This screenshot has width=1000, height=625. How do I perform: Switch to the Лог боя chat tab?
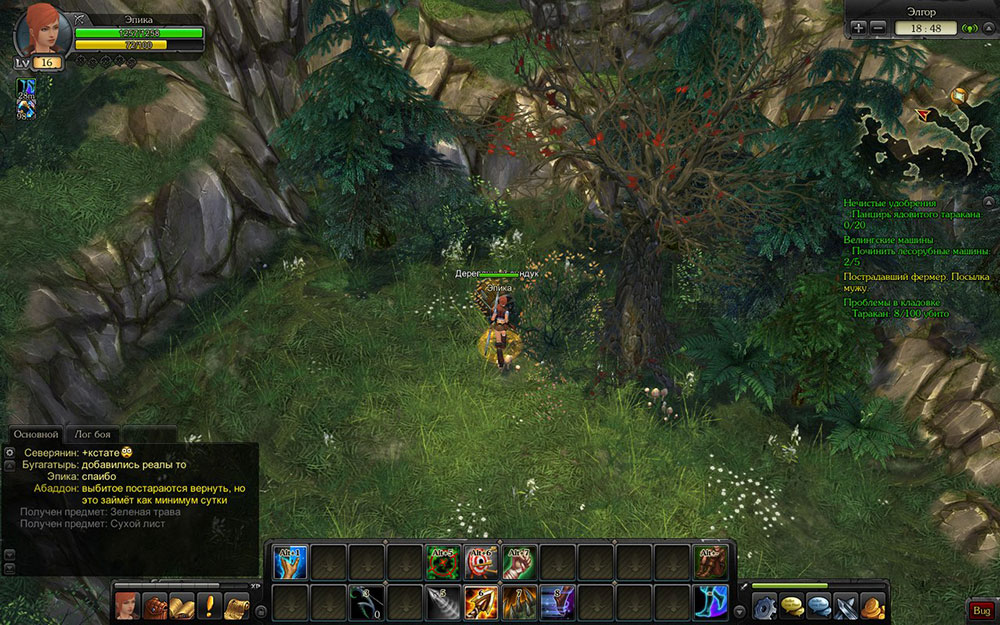[x=92, y=434]
